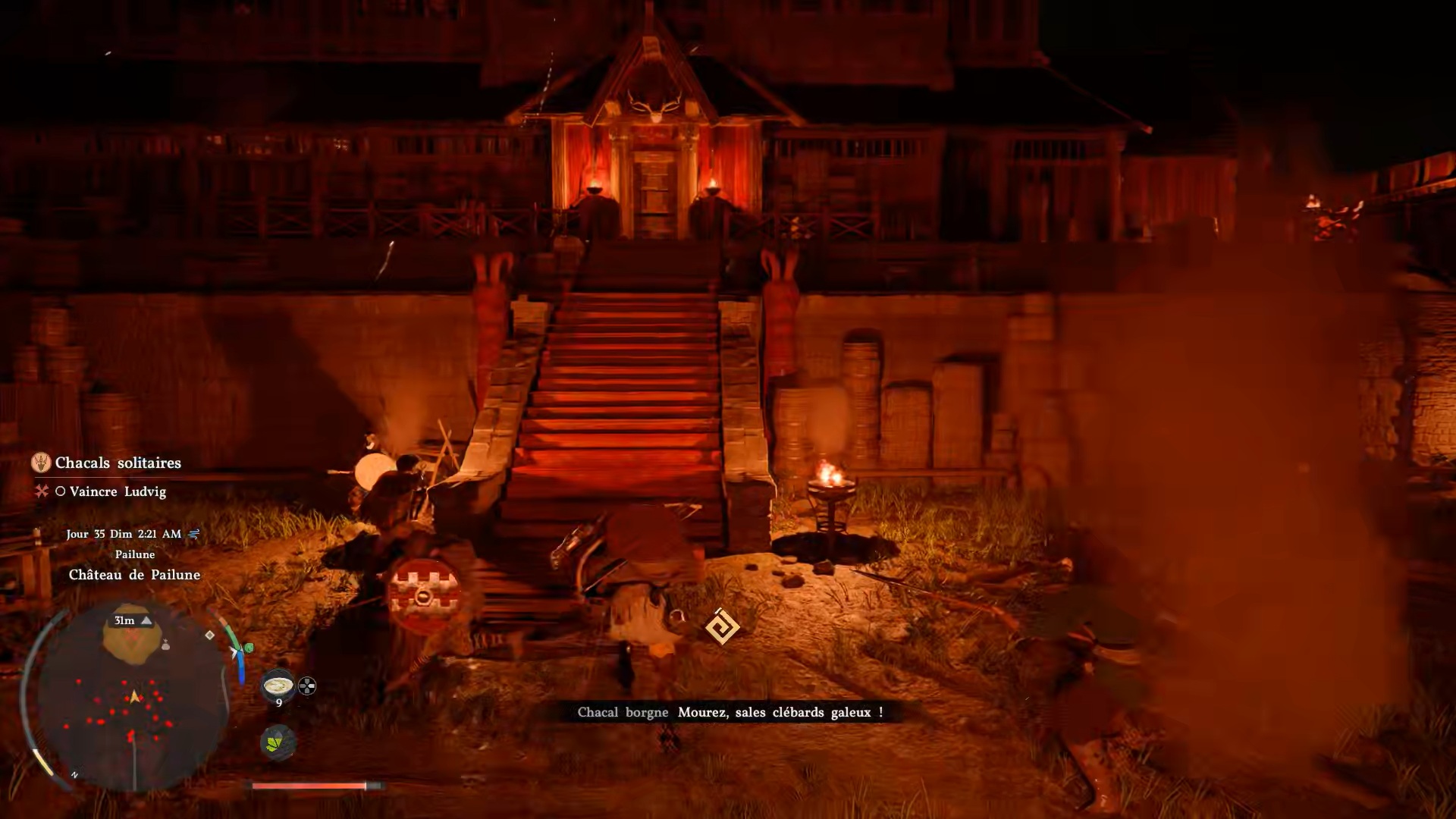Select the Vaincre Ludvig objective
This screenshot has height=819, width=1456.
118,491
